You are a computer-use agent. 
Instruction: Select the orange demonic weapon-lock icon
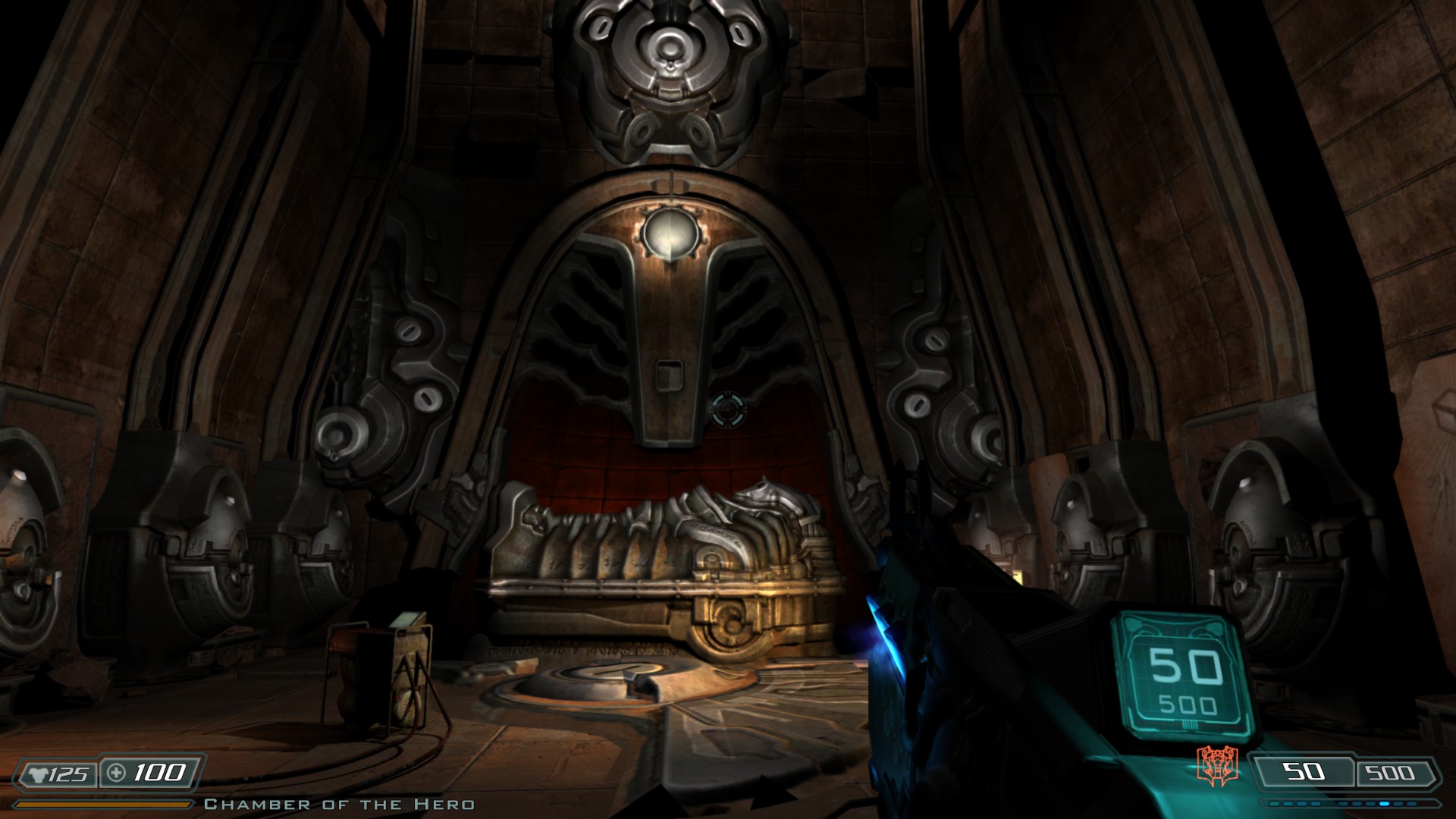click(x=1218, y=764)
